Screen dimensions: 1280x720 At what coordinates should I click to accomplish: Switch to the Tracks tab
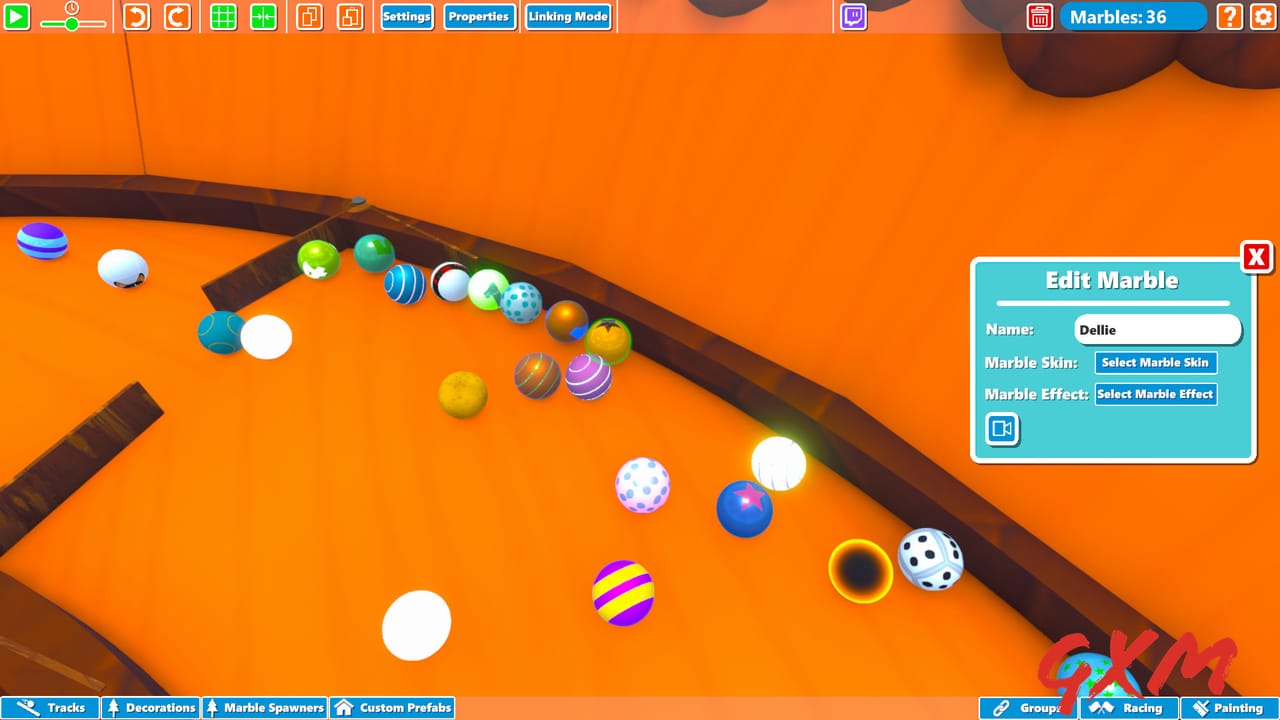tap(50, 707)
